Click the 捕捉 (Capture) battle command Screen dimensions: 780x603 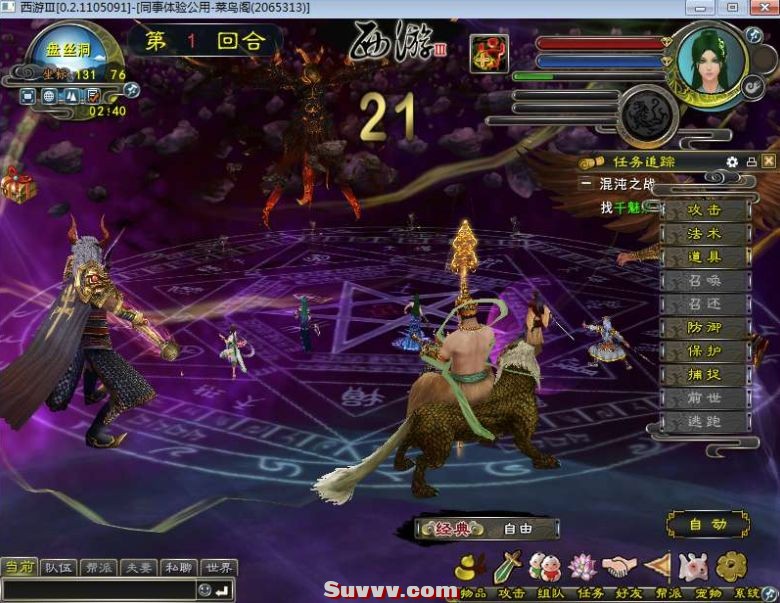(704, 375)
